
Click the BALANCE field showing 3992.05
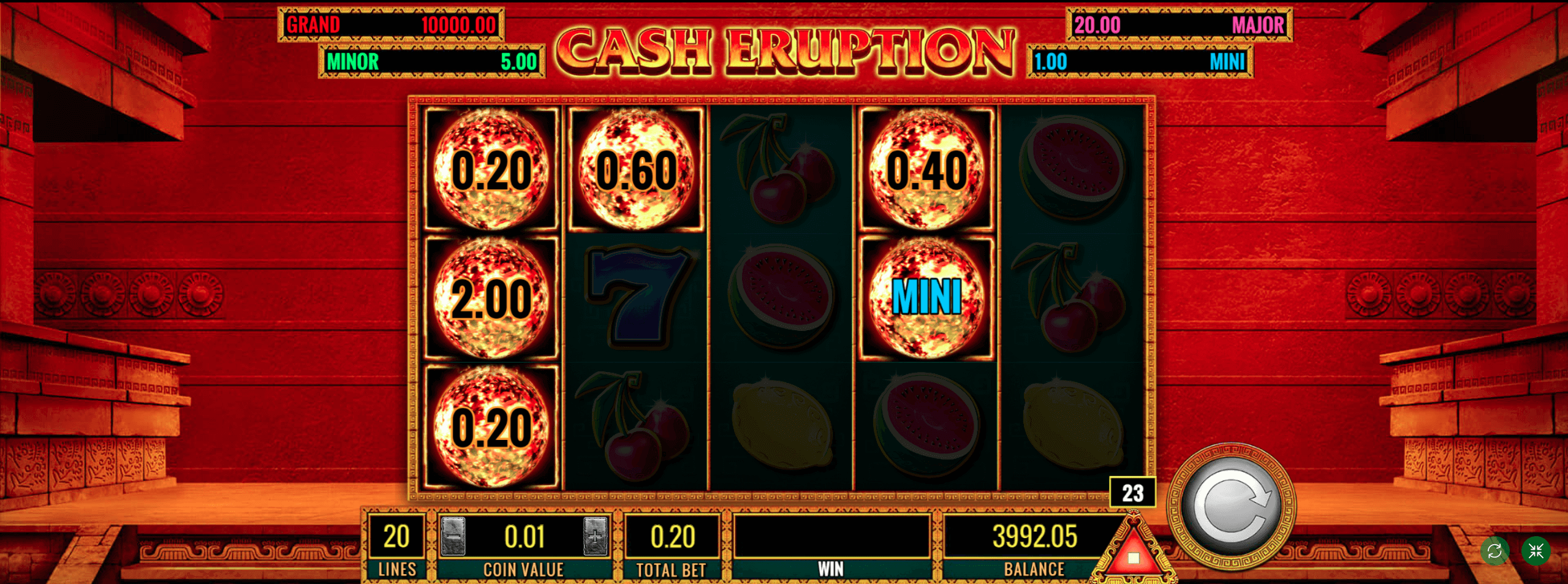pyautogui.click(x=1036, y=534)
